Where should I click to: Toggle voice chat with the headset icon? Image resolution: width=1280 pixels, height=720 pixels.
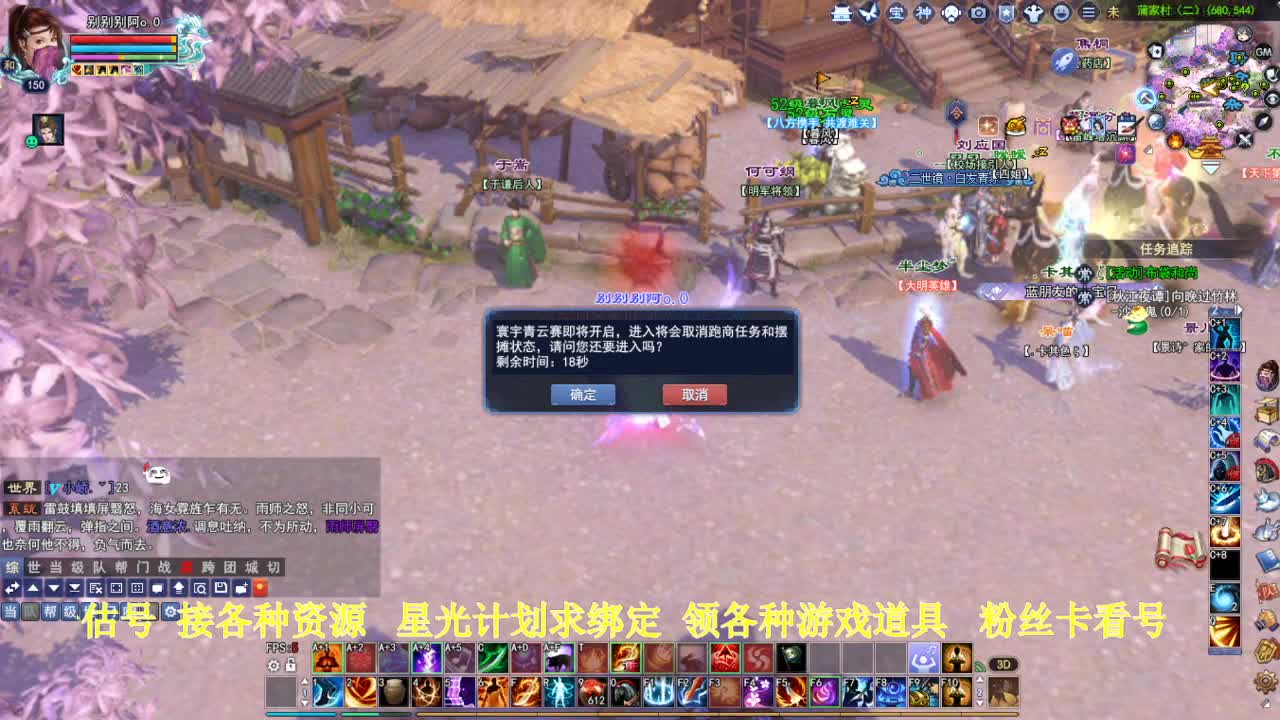950,13
